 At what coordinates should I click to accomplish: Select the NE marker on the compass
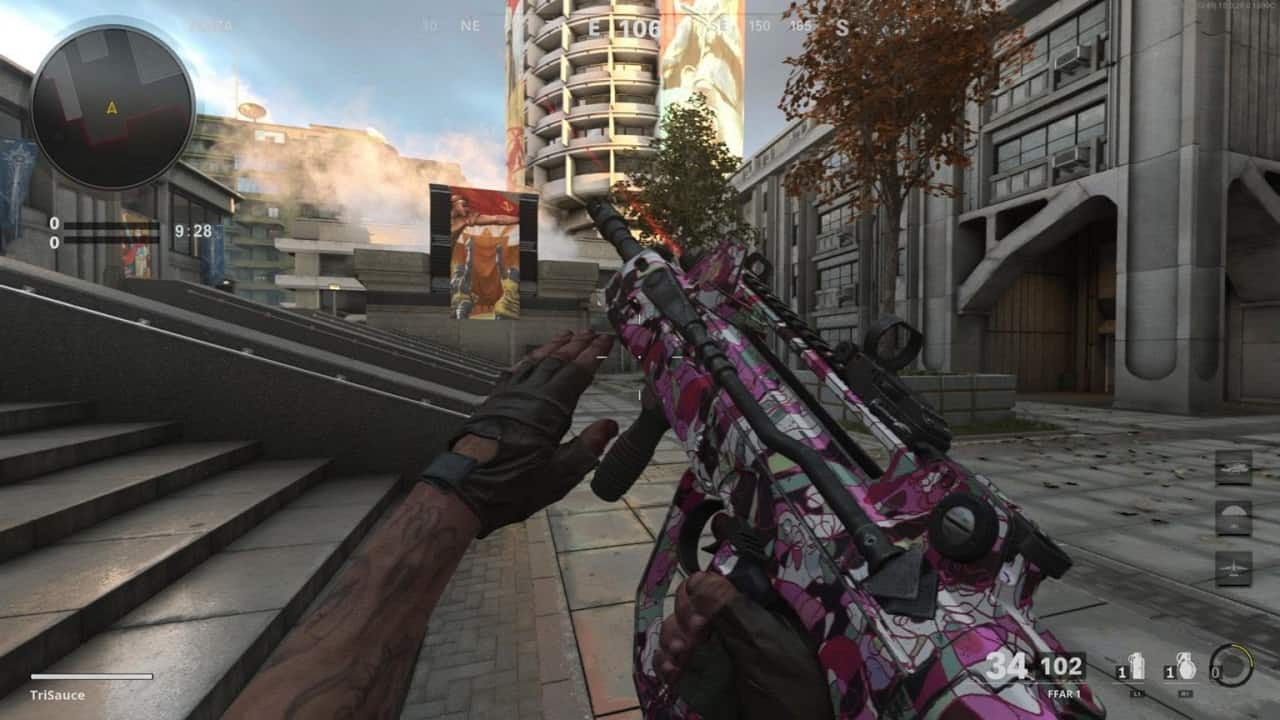[x=468, y=24]
